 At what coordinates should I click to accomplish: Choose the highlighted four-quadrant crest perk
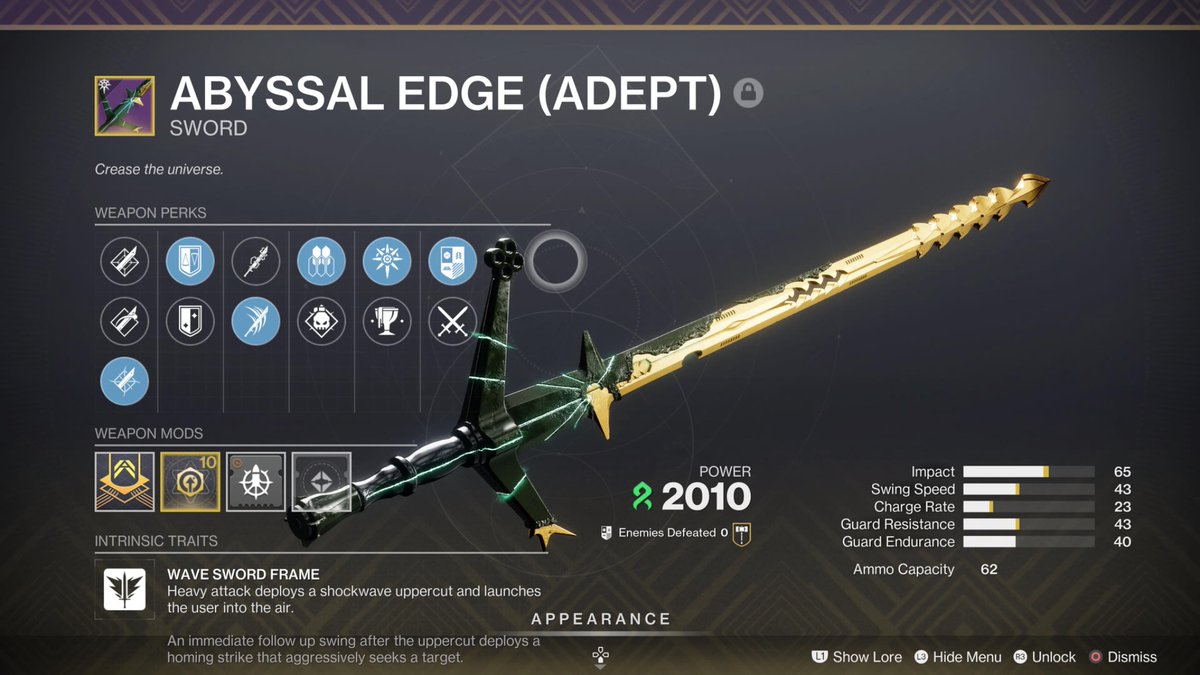tap(453, 262)
